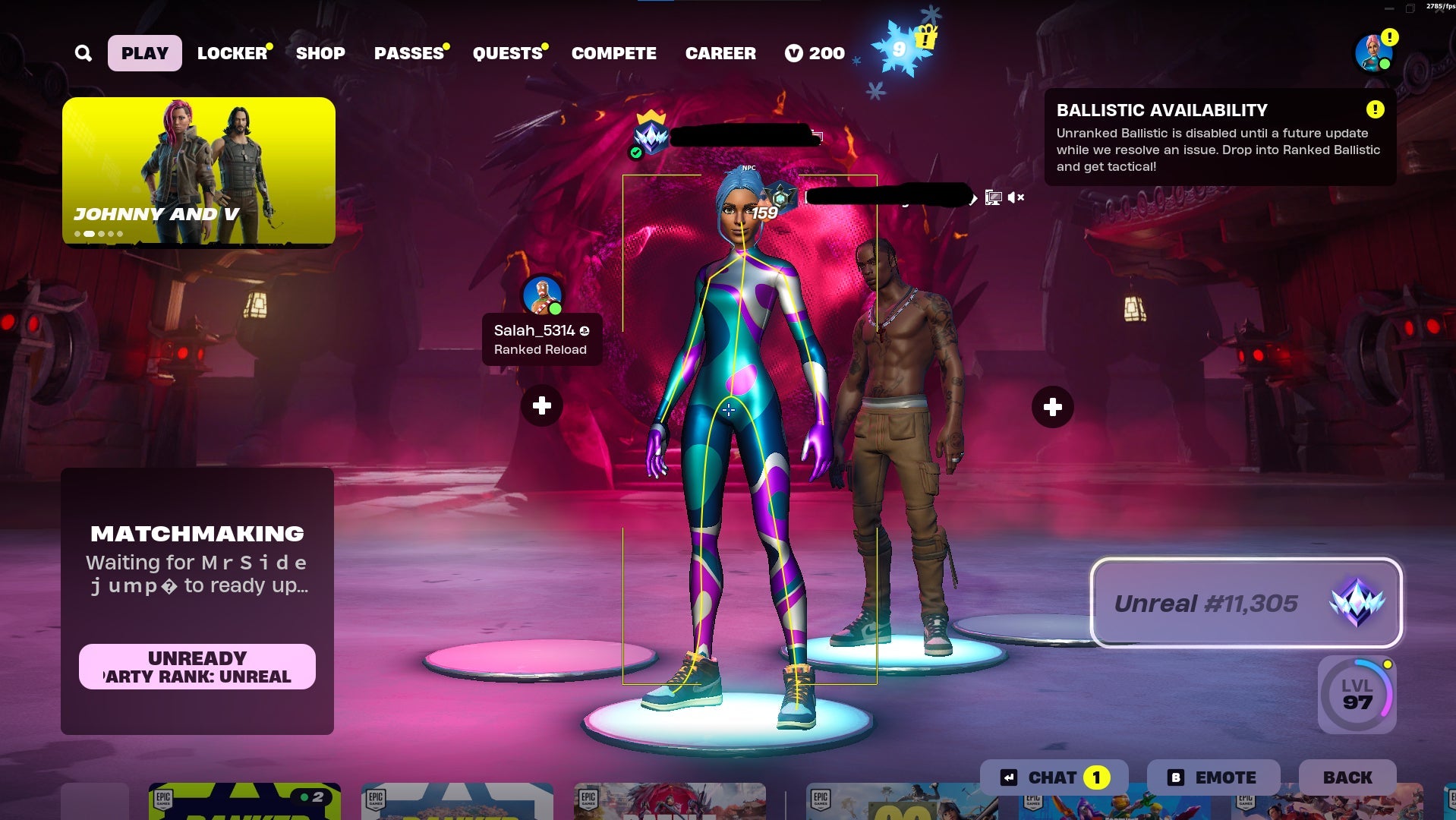Open the COMPETE menu item
The image size is (1456, 820).
[614, 53]
